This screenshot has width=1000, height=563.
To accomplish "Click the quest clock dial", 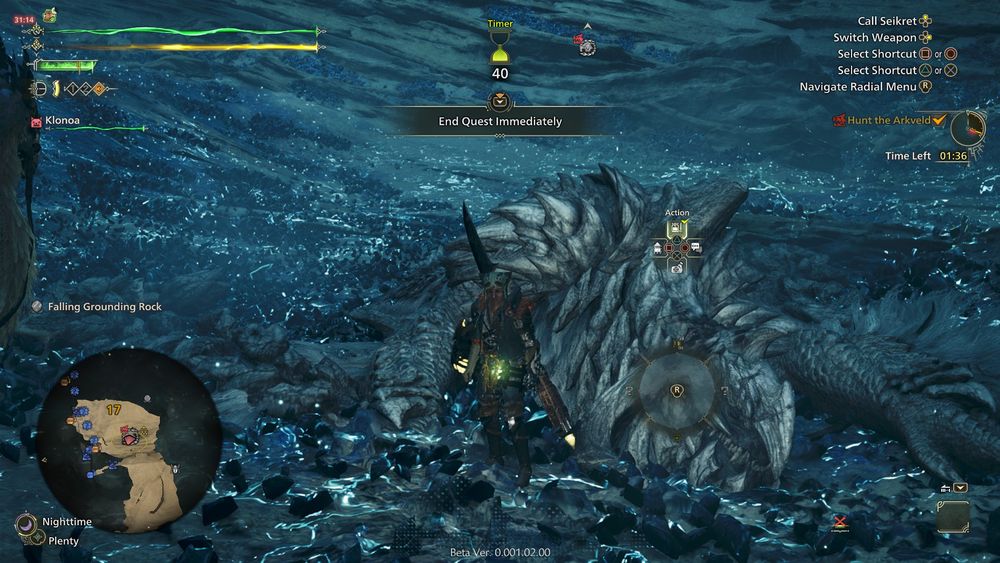I will tap(967, 127).
